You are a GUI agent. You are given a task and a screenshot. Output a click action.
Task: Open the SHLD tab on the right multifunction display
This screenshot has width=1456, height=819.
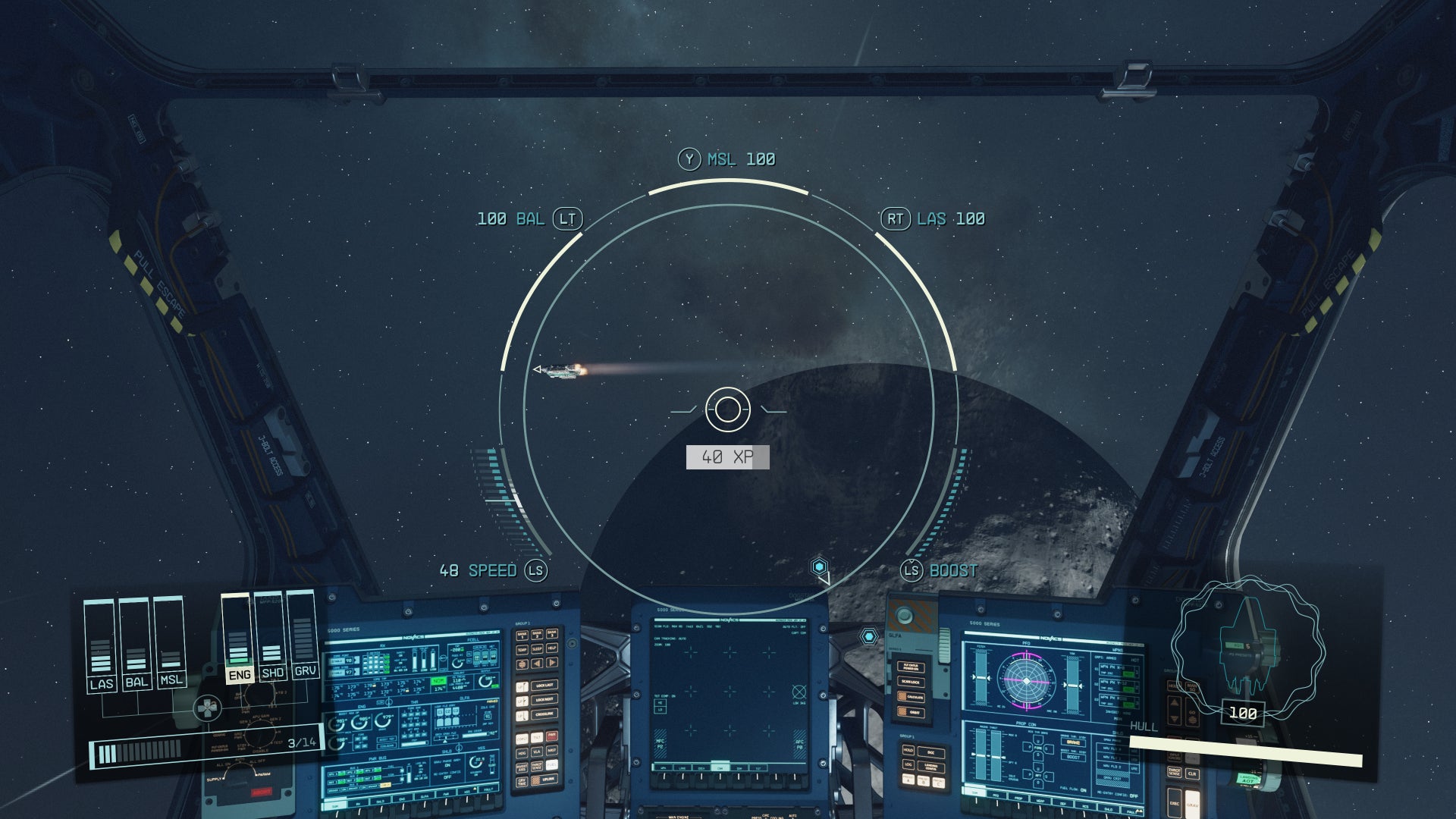(x=1109, y=810)
